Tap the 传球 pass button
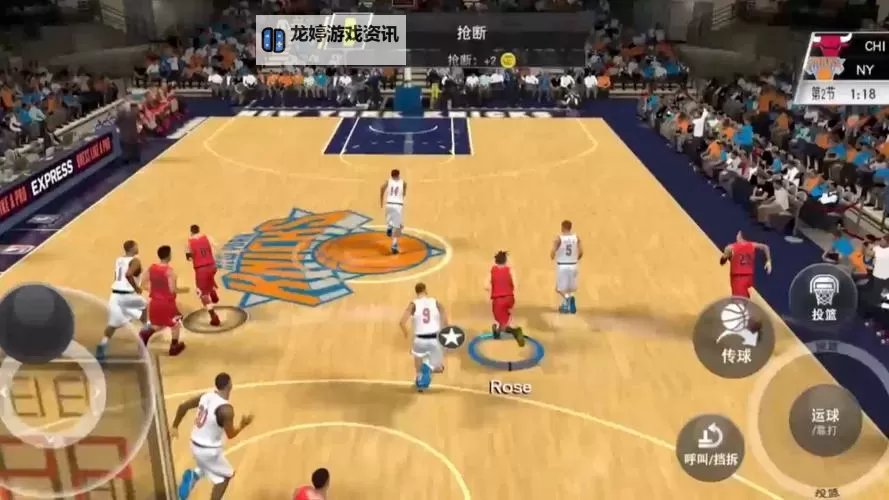The height and width of the screenshot is (500, 889). pos(734,337)
